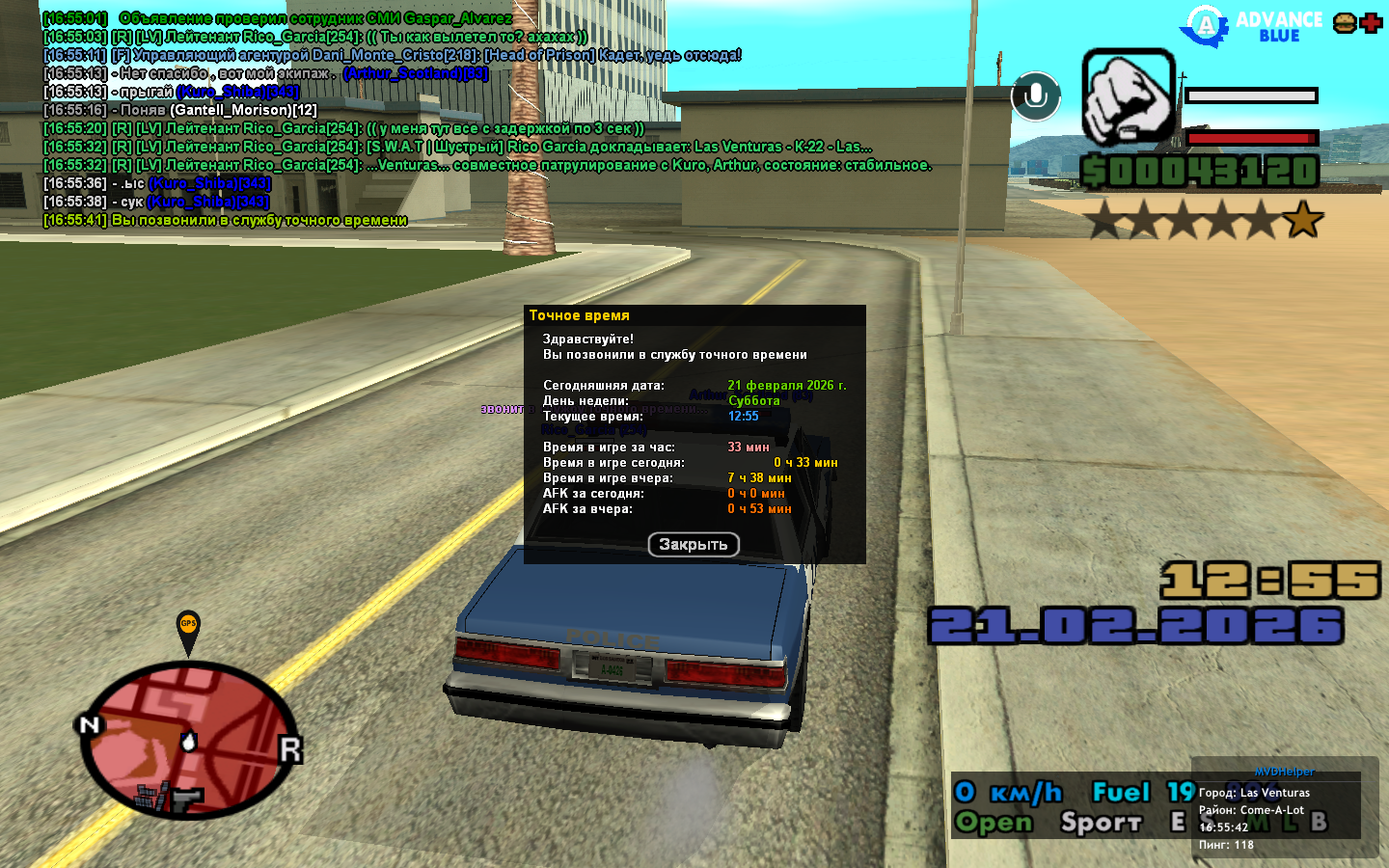This screenshot has height=868, width=1389.
Task: Toggle the voice chat microphone icon
Action: point(1036,96)
